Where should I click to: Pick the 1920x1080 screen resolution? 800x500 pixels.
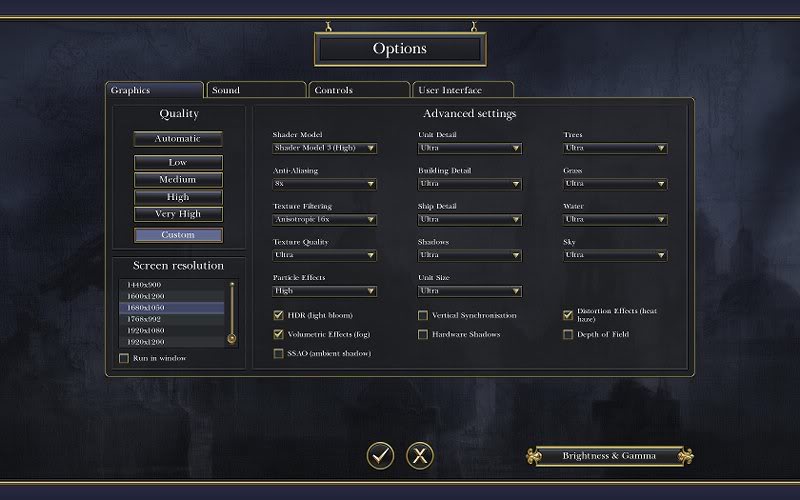[x=170, y=330]
